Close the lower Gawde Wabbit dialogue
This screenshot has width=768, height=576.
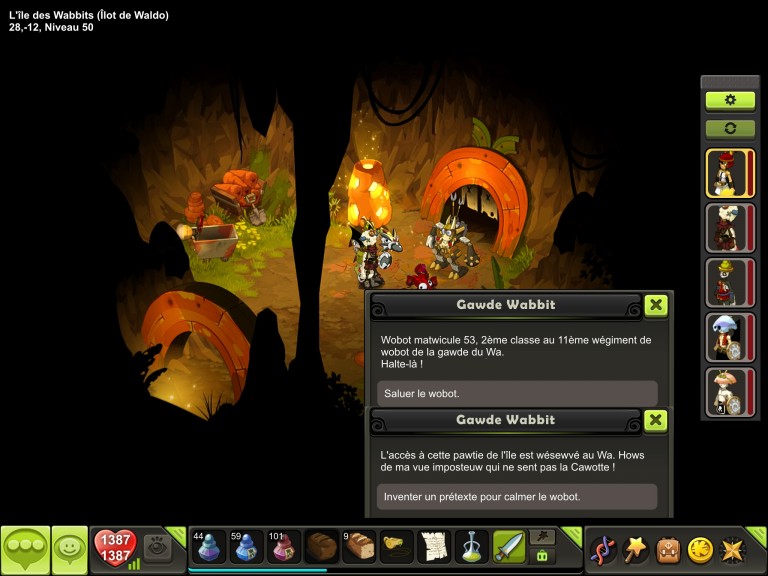[x=655, y=420]
